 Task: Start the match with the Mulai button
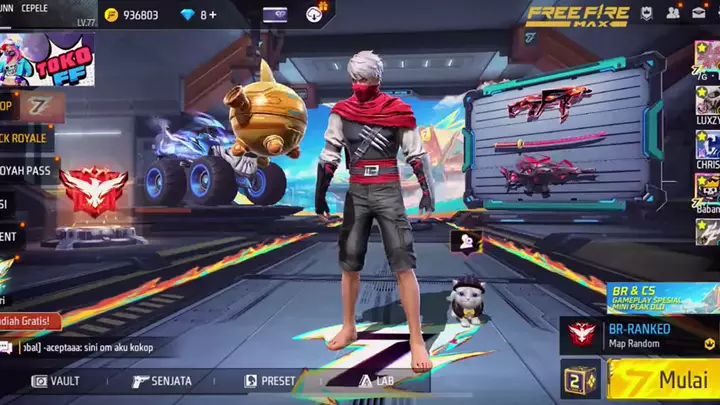click(x=664, y=381)
